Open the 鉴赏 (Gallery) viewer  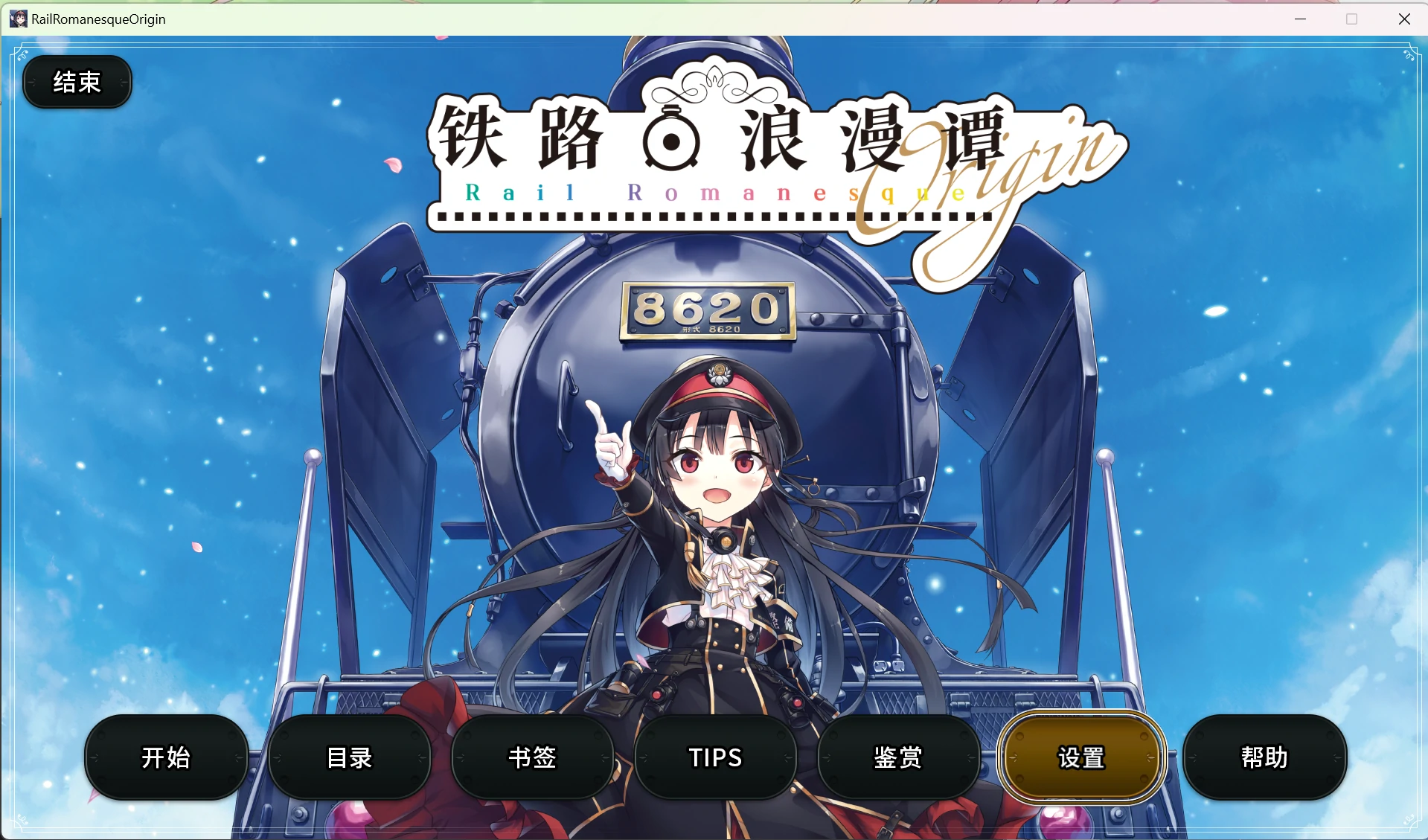[897, 757]
